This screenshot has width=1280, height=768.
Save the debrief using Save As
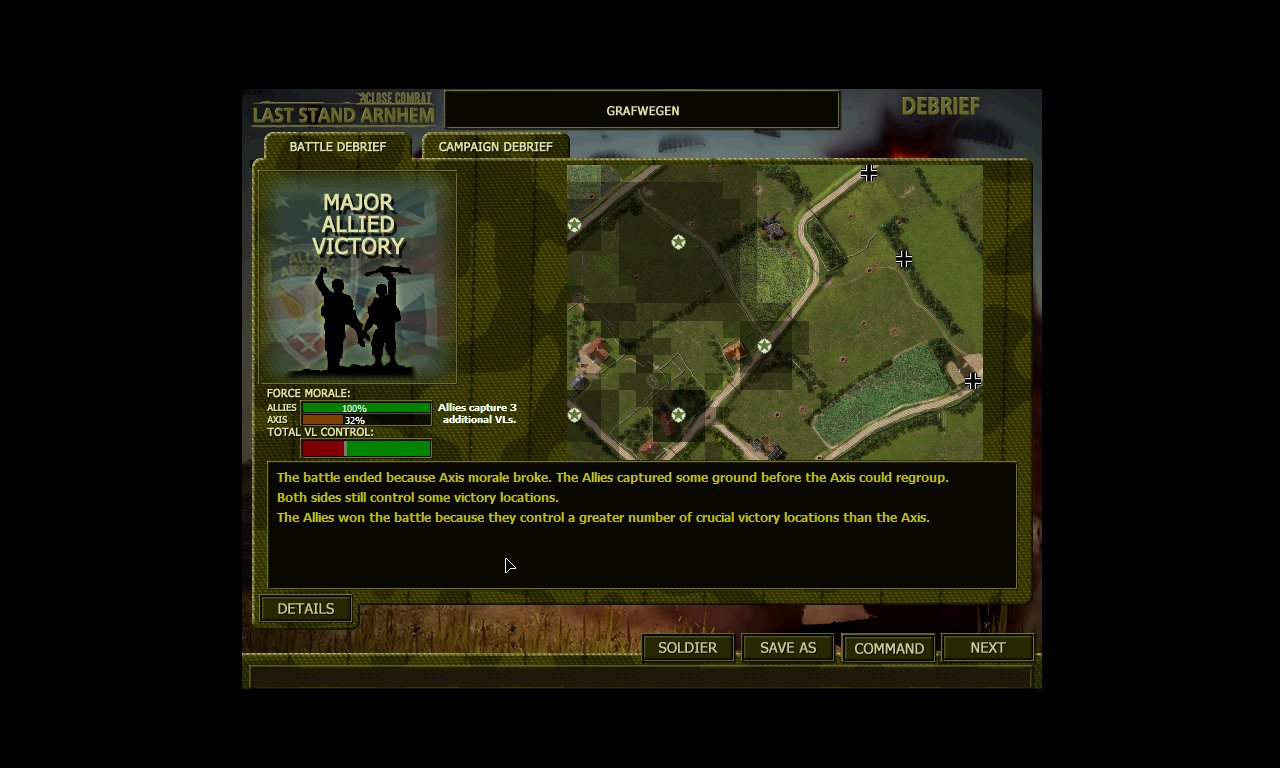787,647
